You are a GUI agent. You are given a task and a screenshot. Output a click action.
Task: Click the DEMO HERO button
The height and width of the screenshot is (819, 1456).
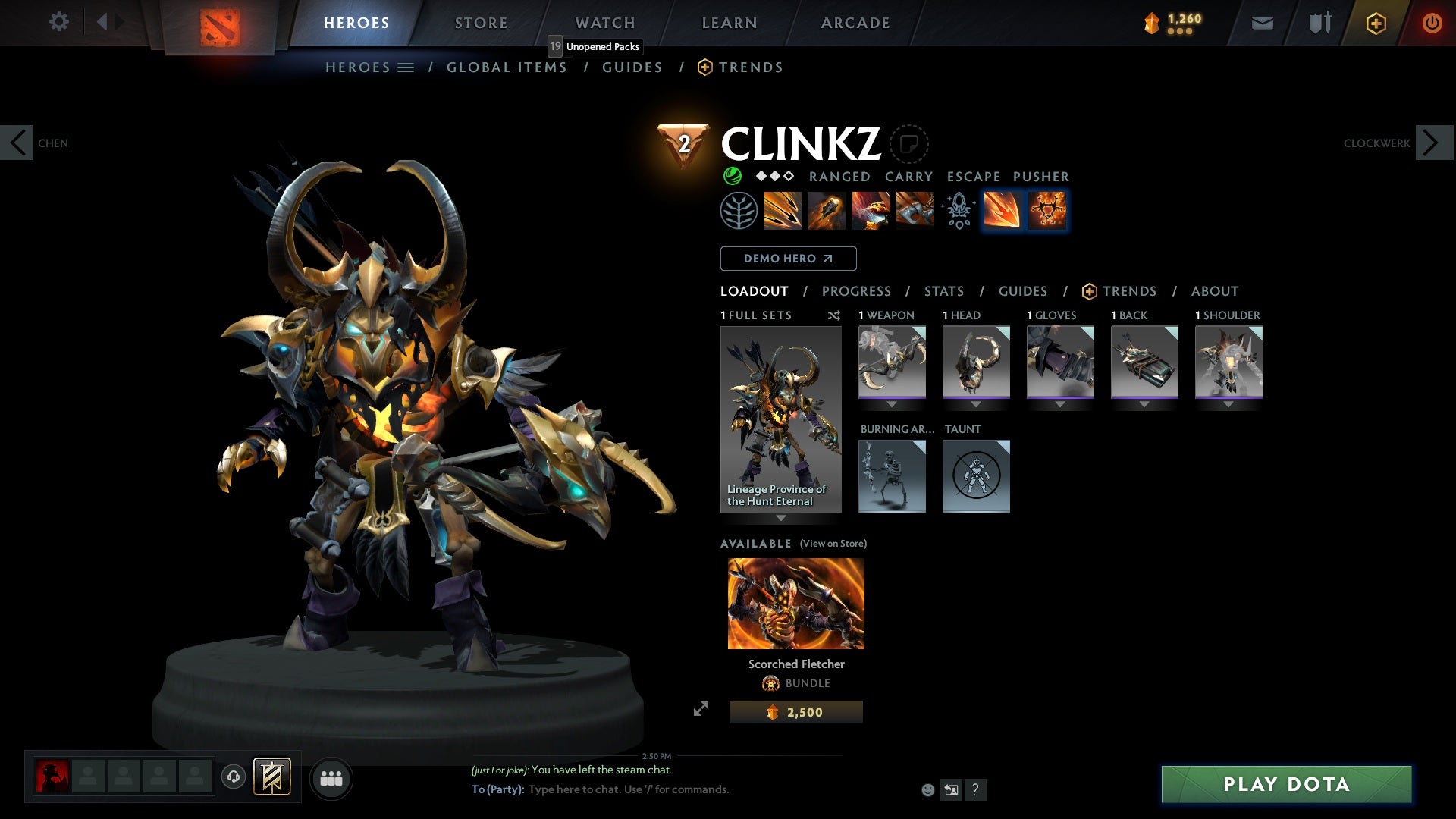(x=788, y=259)
